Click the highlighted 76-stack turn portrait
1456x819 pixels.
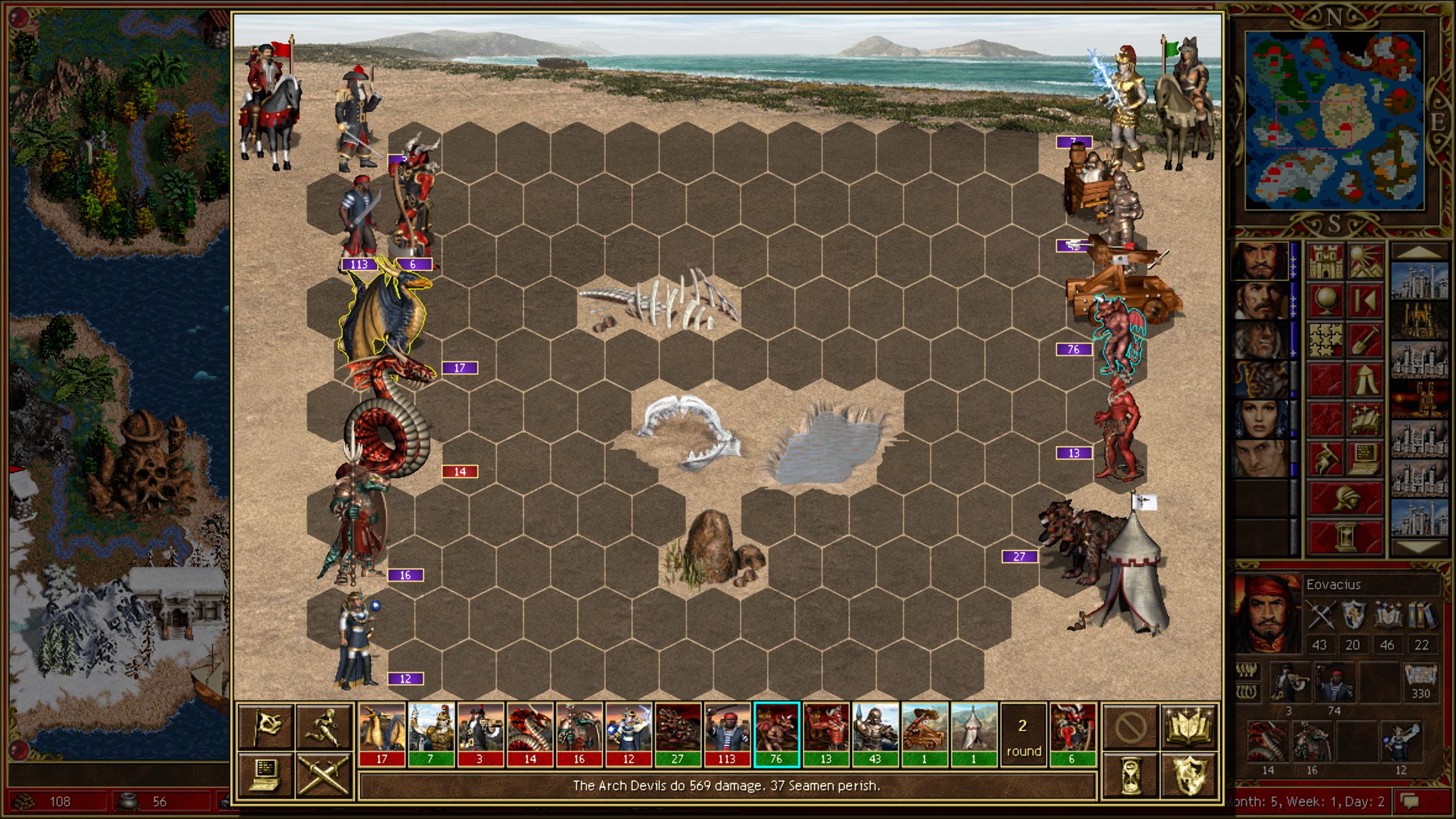776,734
